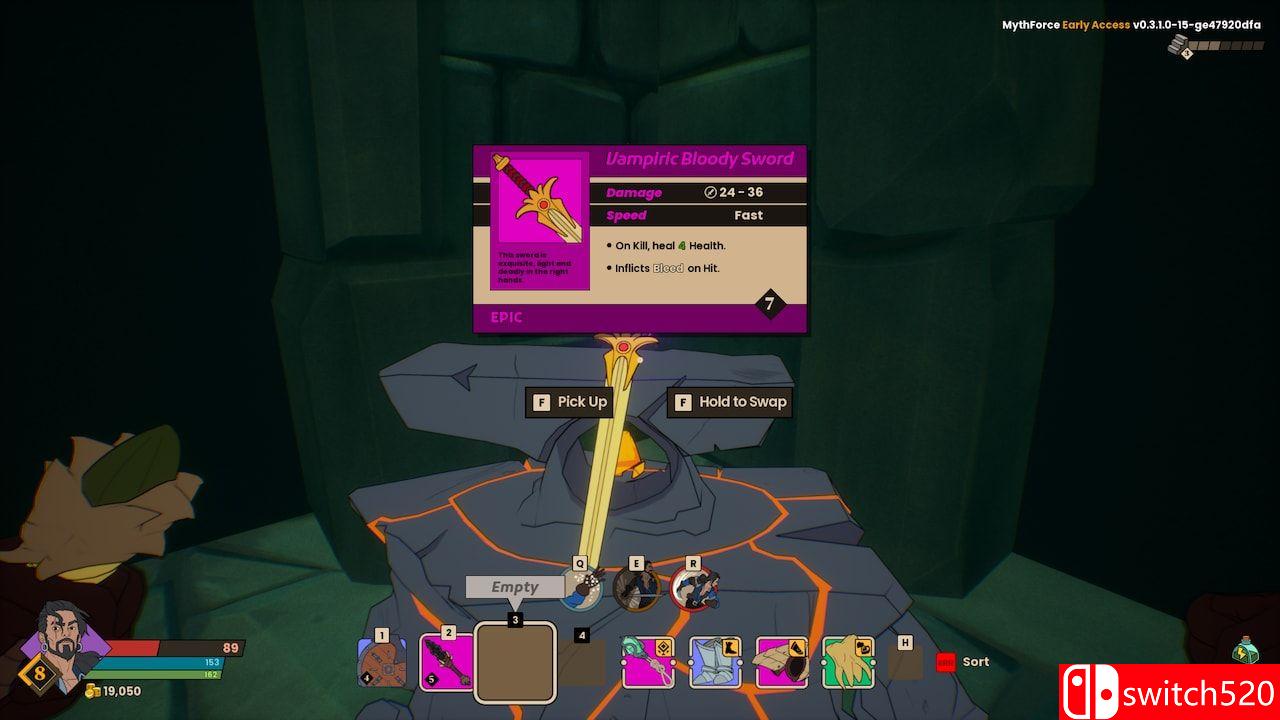Select the tan chest armor slot
1280x720 pixels.
(x=781, y=662)
